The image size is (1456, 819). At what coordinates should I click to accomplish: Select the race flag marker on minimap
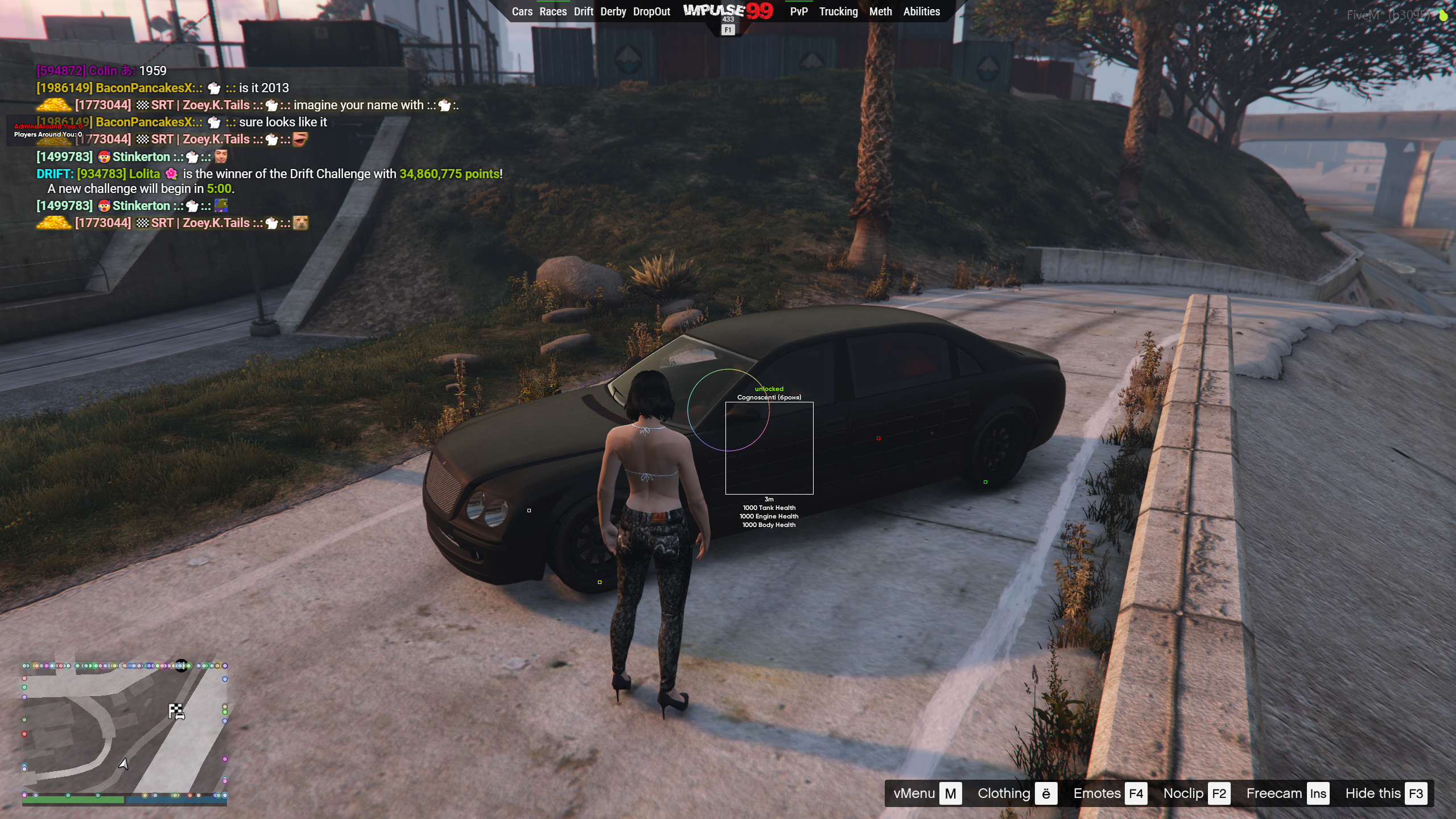pos(176,711)
